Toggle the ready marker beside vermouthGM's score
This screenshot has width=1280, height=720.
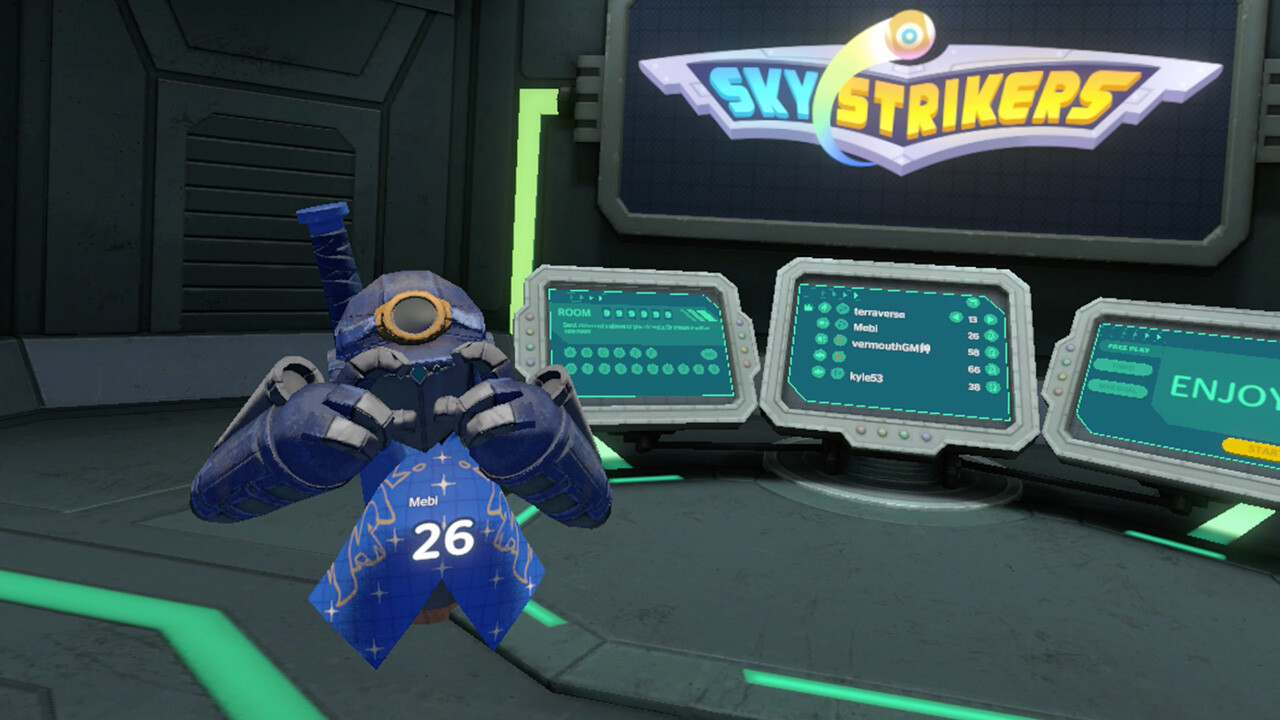pyautogui.click(x=992, y=352)
